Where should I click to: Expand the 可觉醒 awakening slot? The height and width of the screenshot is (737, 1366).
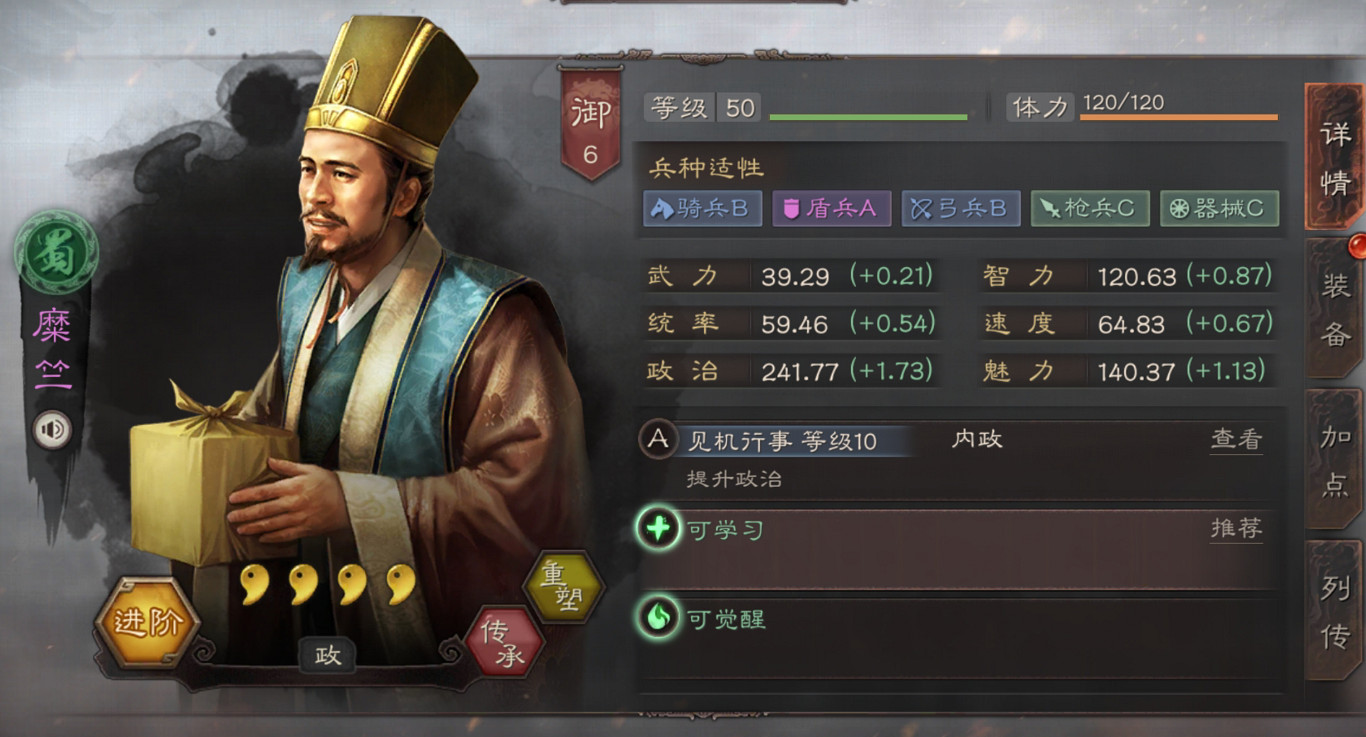click(x=900, y=619)
